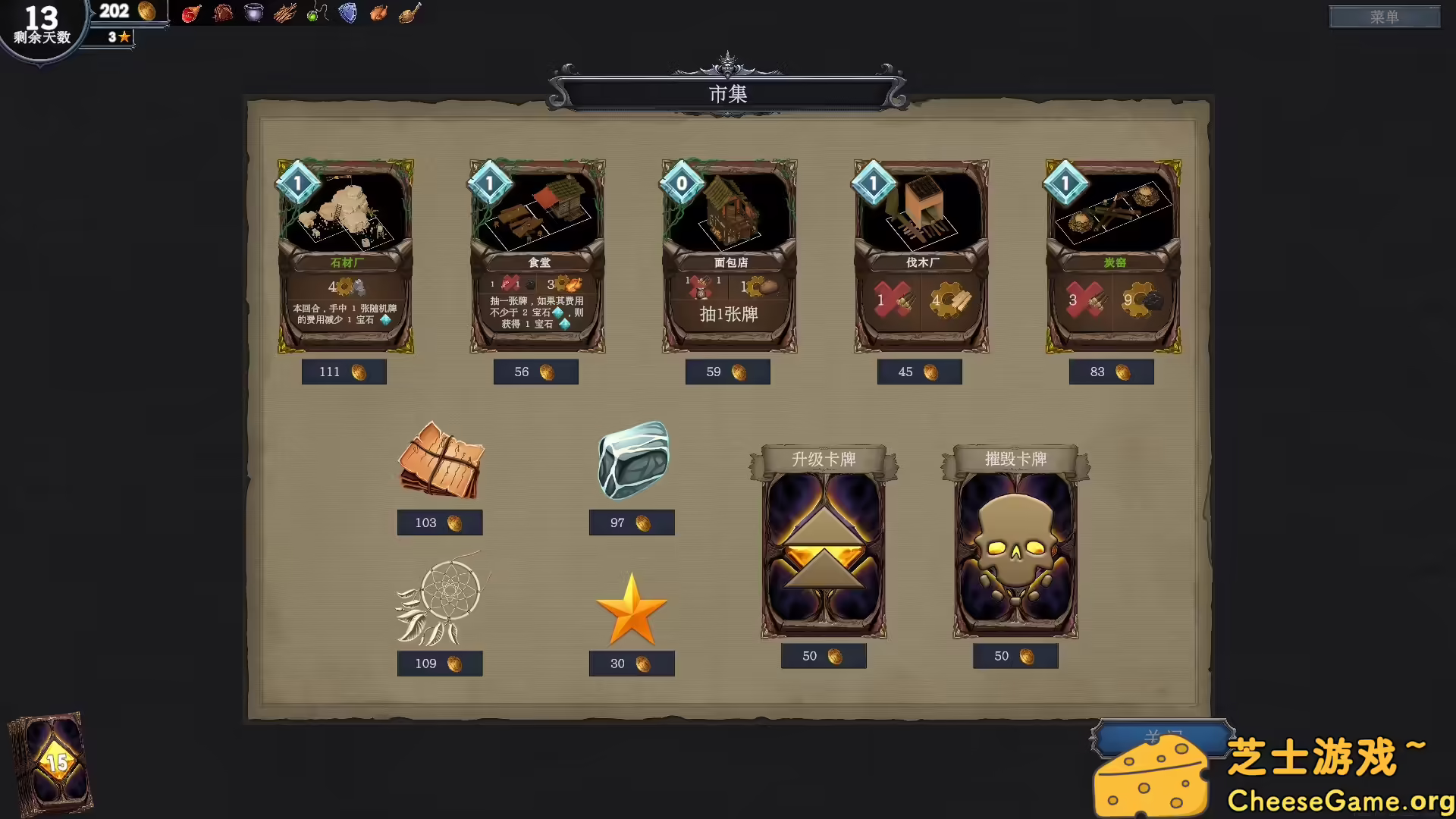Select the 炭窑 card
This screenshot has width=1456, height=819.
pos(1112,258)
